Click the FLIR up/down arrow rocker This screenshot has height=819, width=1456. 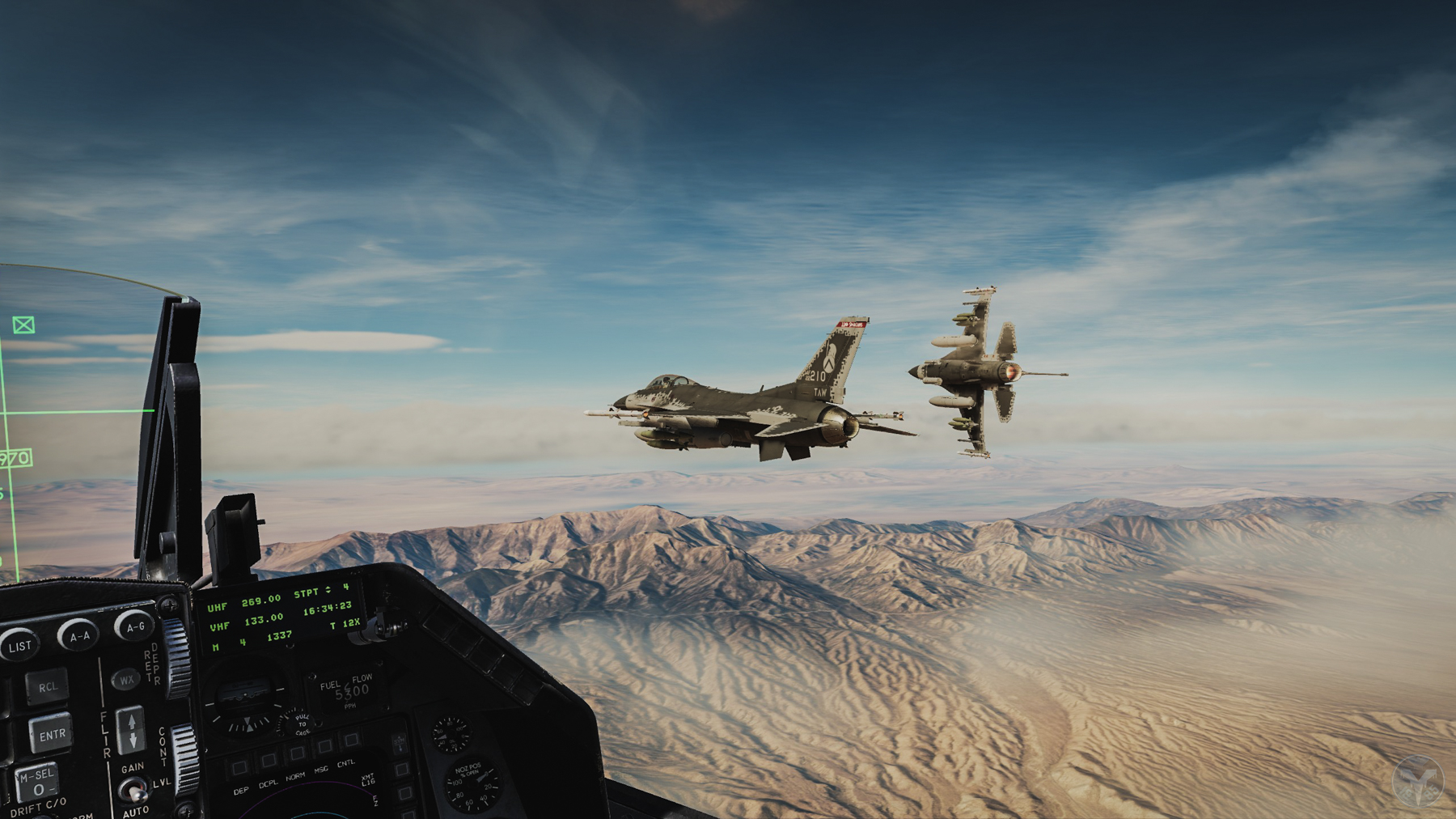point(131,729)
